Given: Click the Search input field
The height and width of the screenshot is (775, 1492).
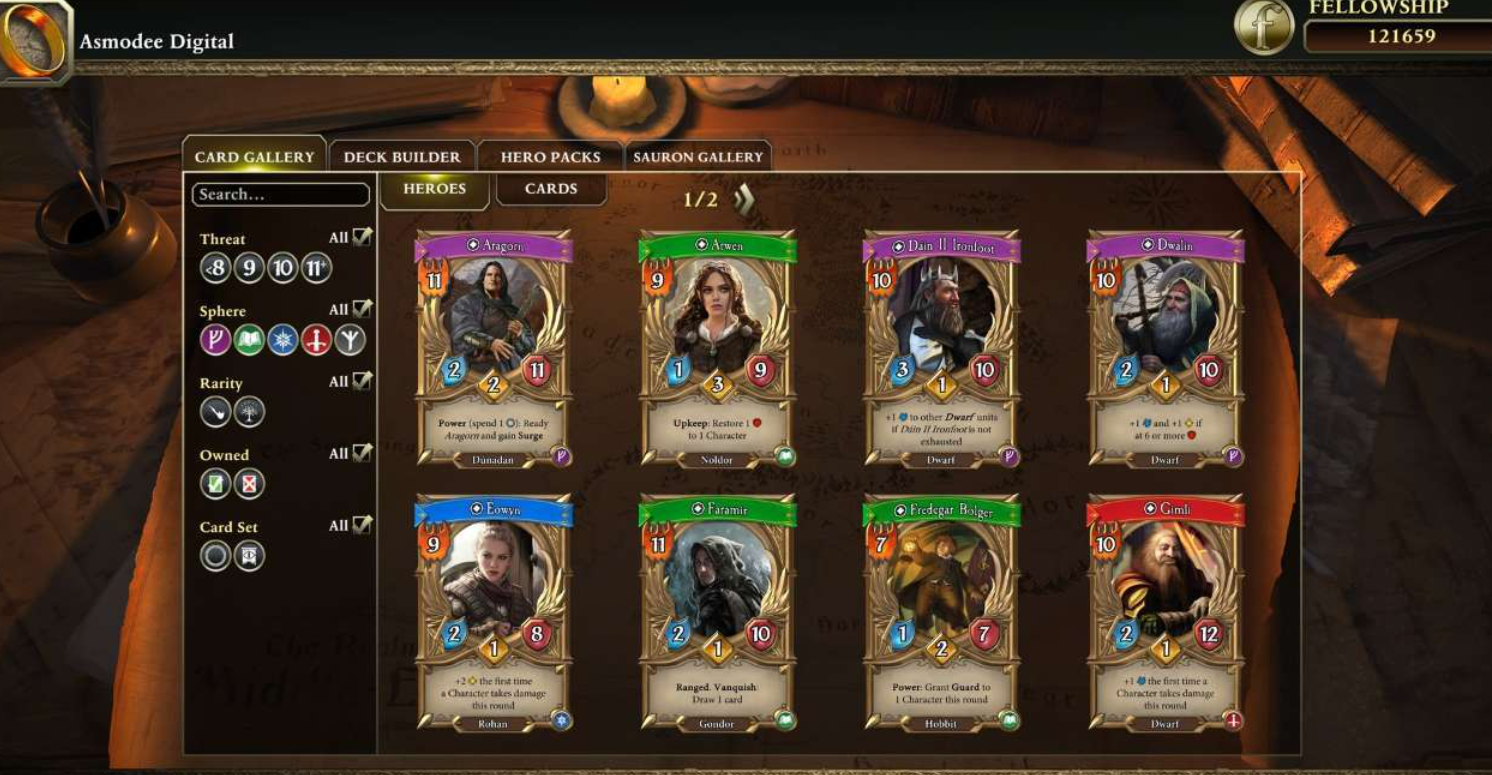Looking at the screenshot, I should [x=280, y=195].
